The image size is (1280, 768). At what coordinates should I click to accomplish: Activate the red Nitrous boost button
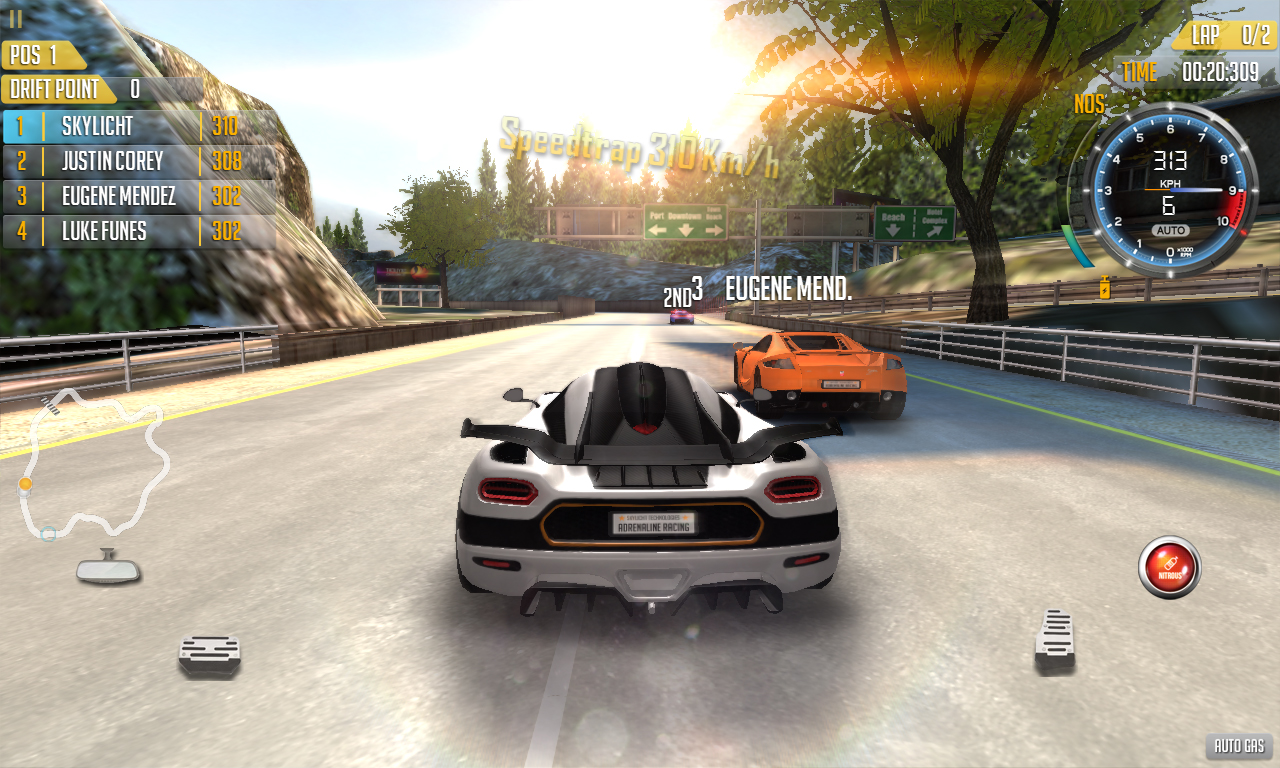[x=1169, y=567]
